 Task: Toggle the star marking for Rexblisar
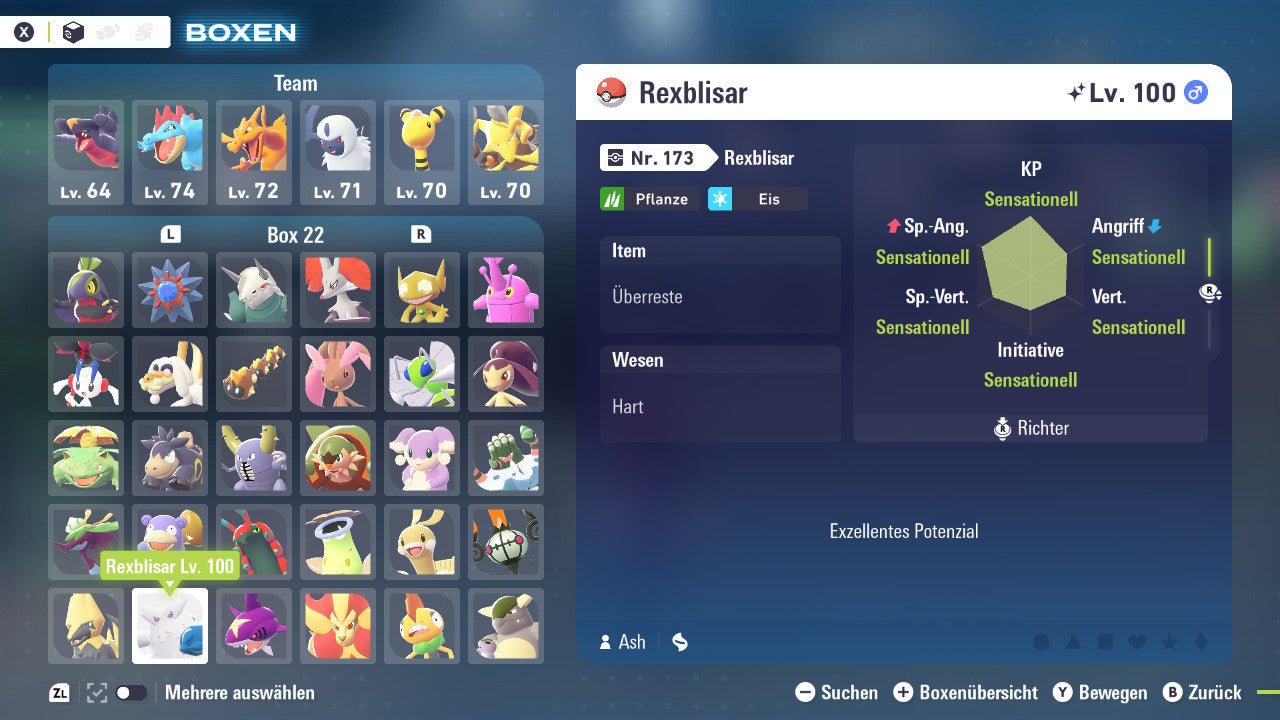tap(1168, 642)
